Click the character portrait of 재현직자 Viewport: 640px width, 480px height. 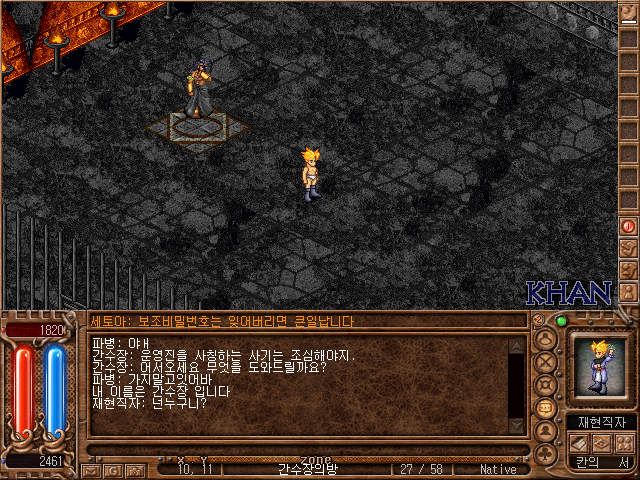[x=598, y=367]
